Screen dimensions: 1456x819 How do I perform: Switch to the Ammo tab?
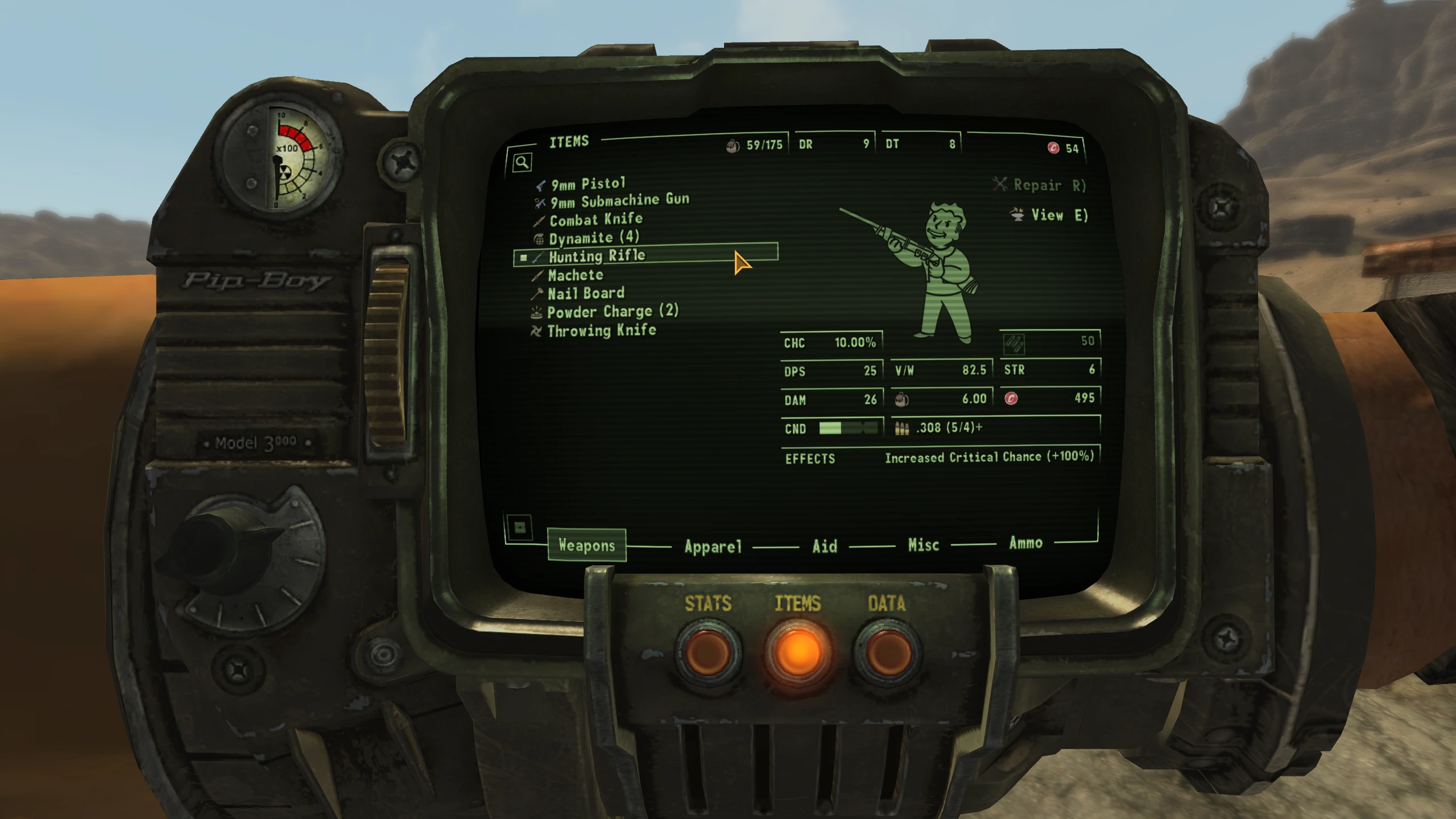pos(1025,543)
